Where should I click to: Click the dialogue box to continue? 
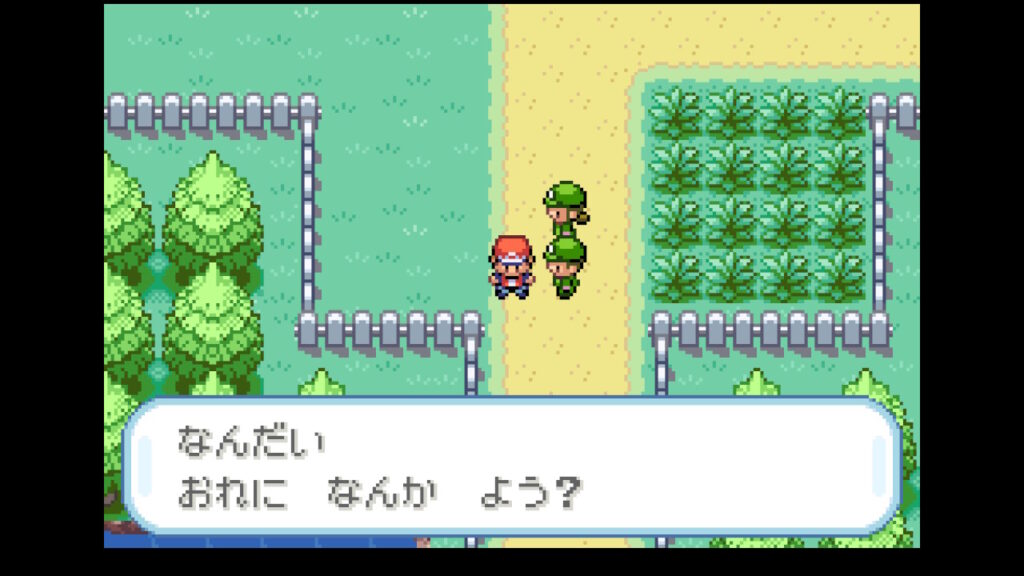[511, 466]
